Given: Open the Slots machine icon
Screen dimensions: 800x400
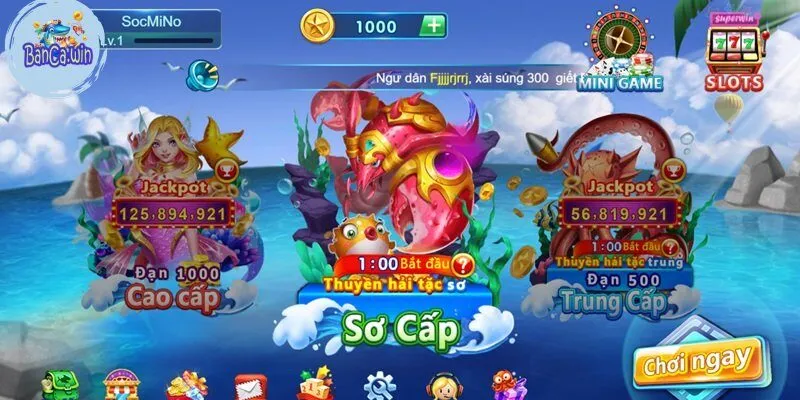Looking at the screenshot, I should click(735, 52).
